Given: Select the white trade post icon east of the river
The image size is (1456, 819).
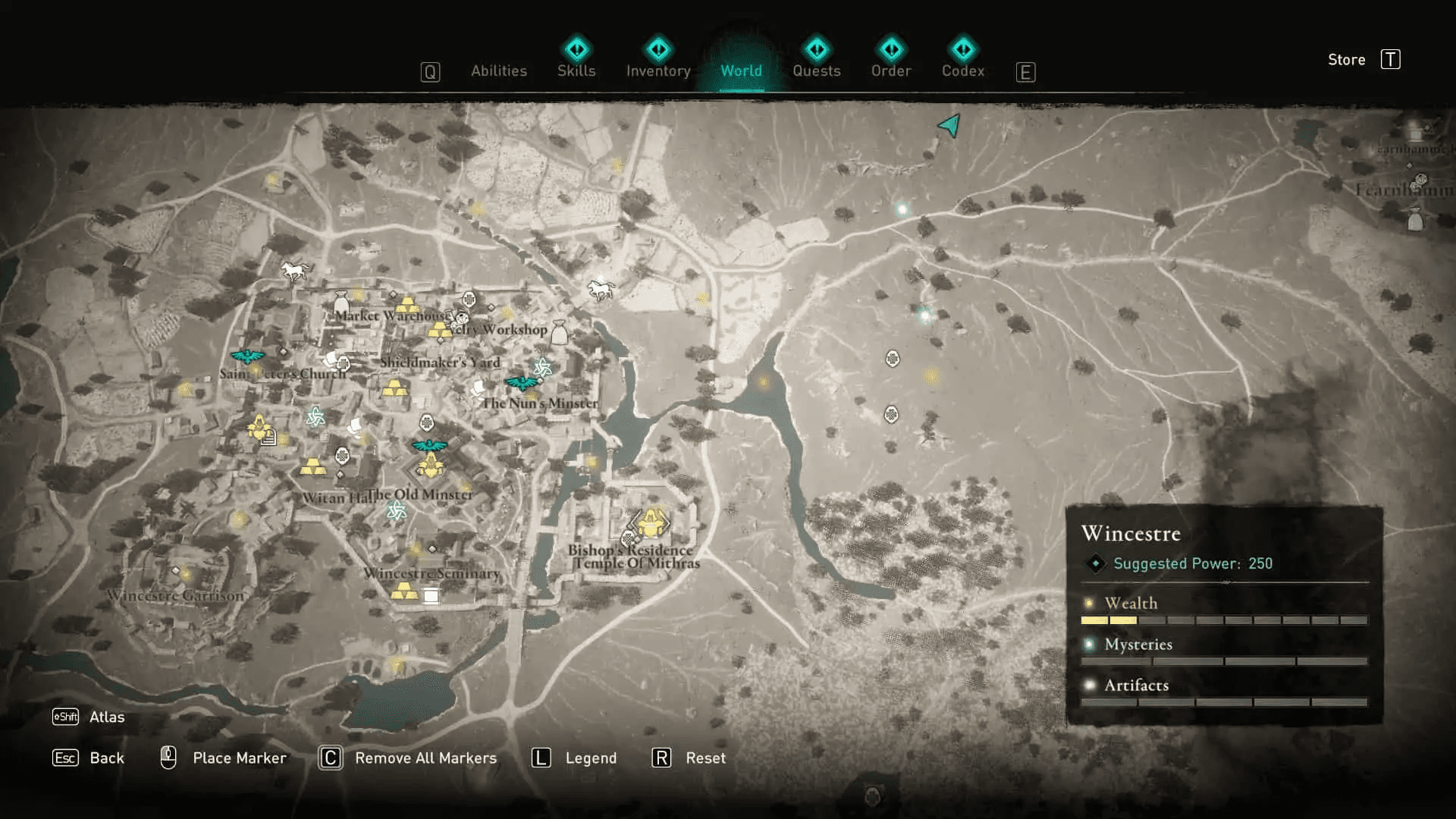Looking at the screenshot, I should click(x=892, y=359).
